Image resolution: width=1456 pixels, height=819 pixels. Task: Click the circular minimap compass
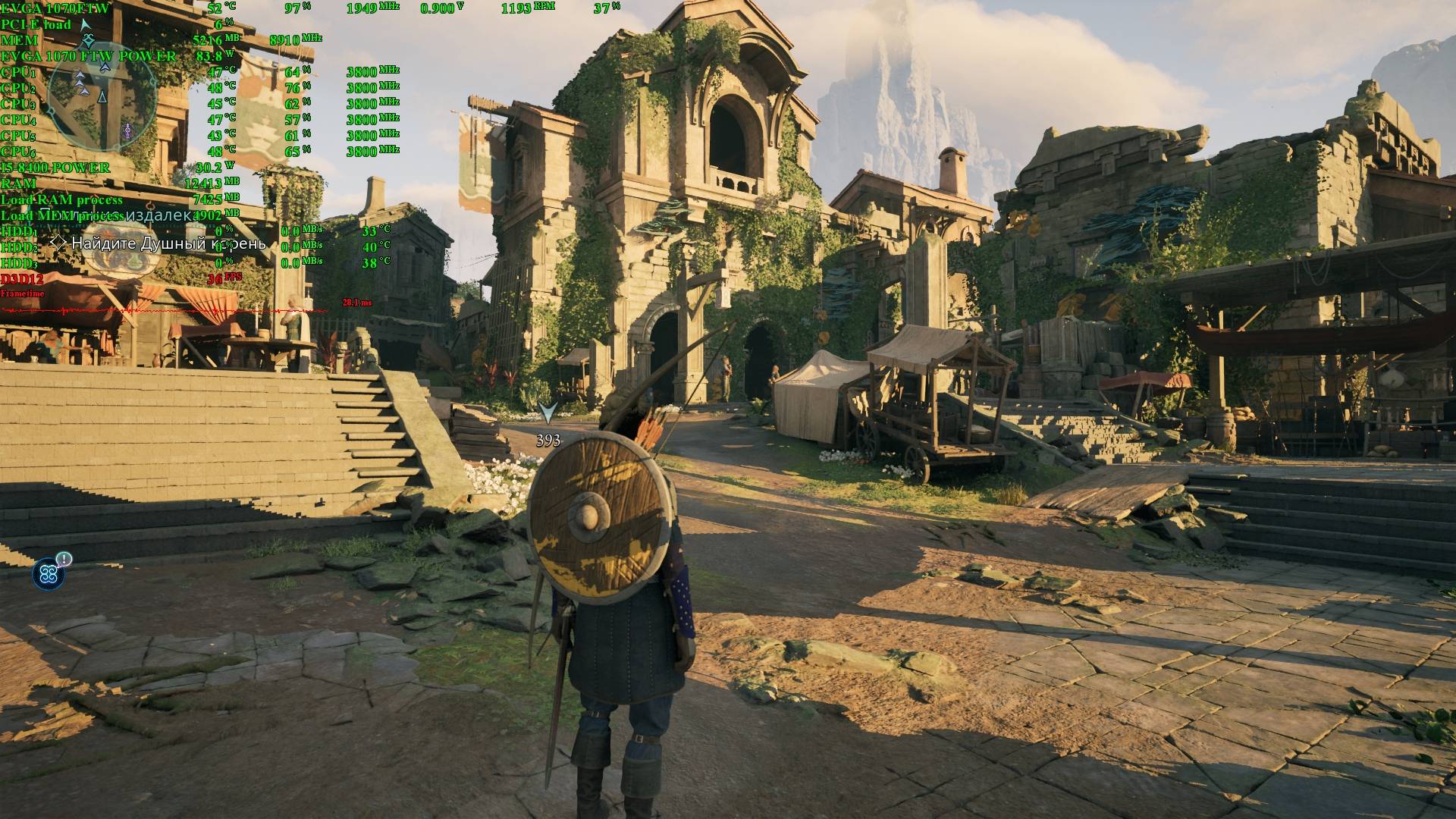(x=102, y=94)
